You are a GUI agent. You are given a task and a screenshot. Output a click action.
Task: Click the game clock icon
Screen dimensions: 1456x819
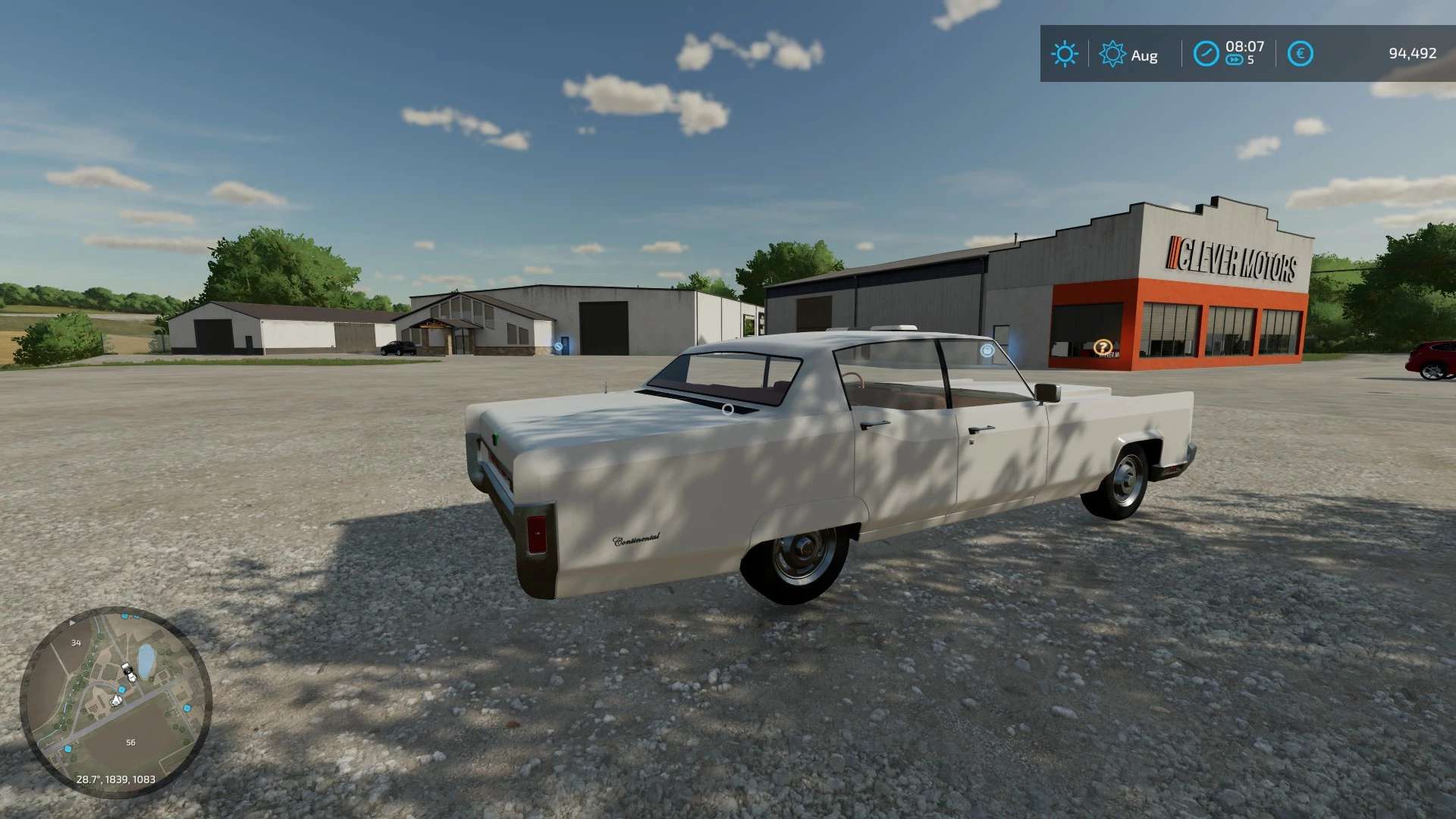pos(1206,54)
